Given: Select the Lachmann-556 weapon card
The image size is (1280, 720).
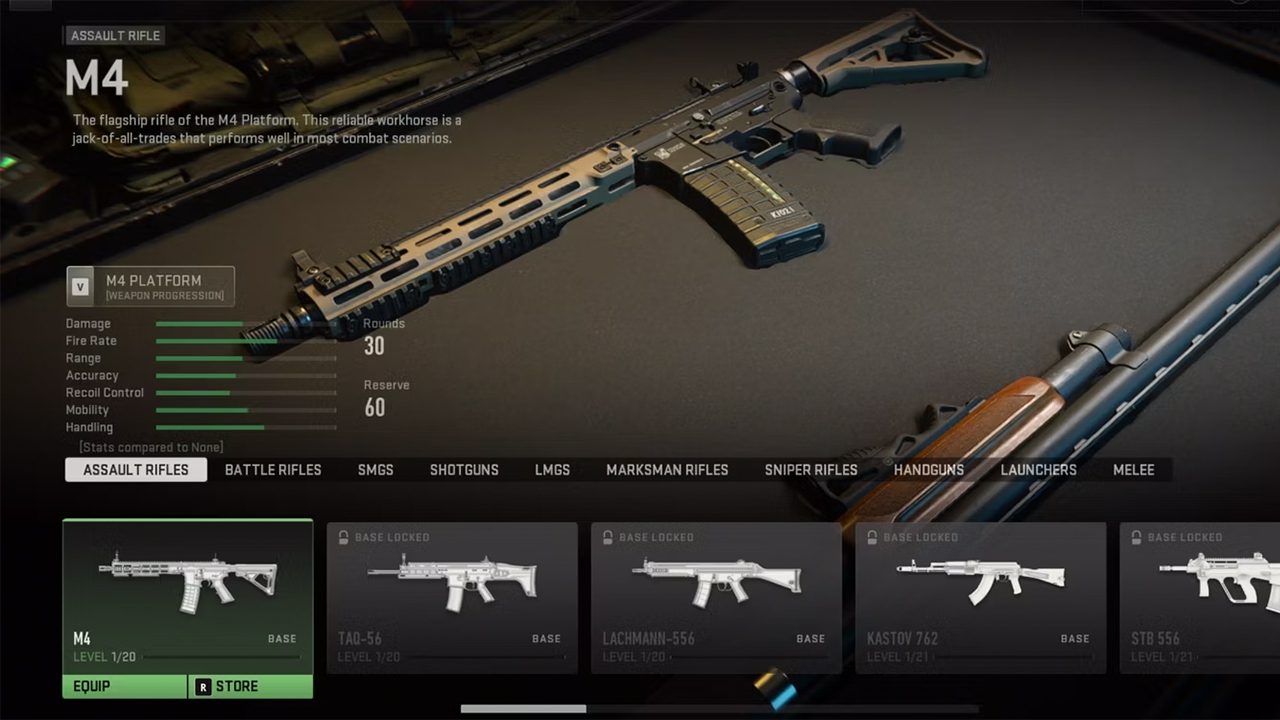Looking at the screenshot, I should [716, 597].
